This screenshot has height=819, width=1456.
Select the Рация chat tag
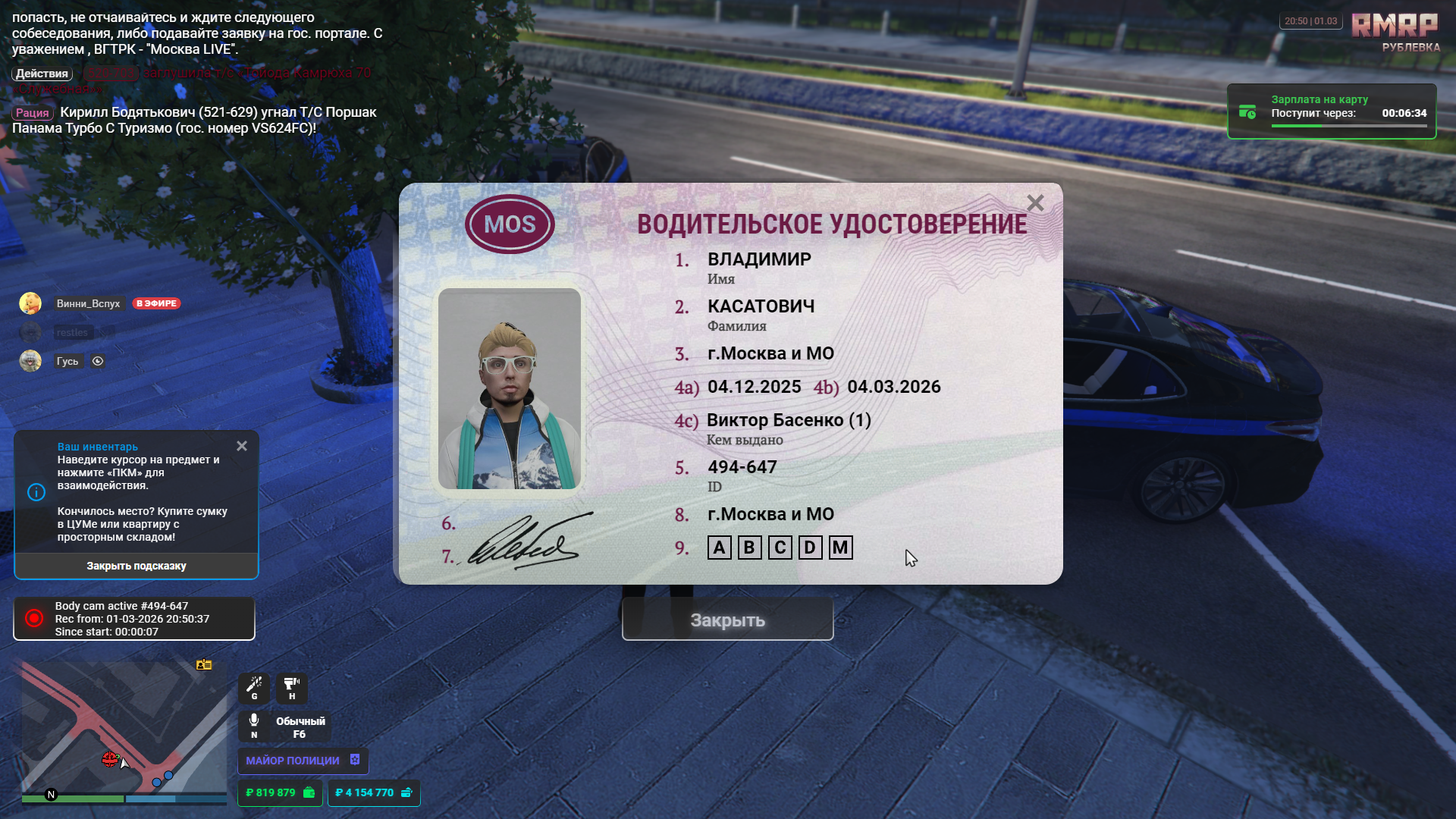[33, 113]
